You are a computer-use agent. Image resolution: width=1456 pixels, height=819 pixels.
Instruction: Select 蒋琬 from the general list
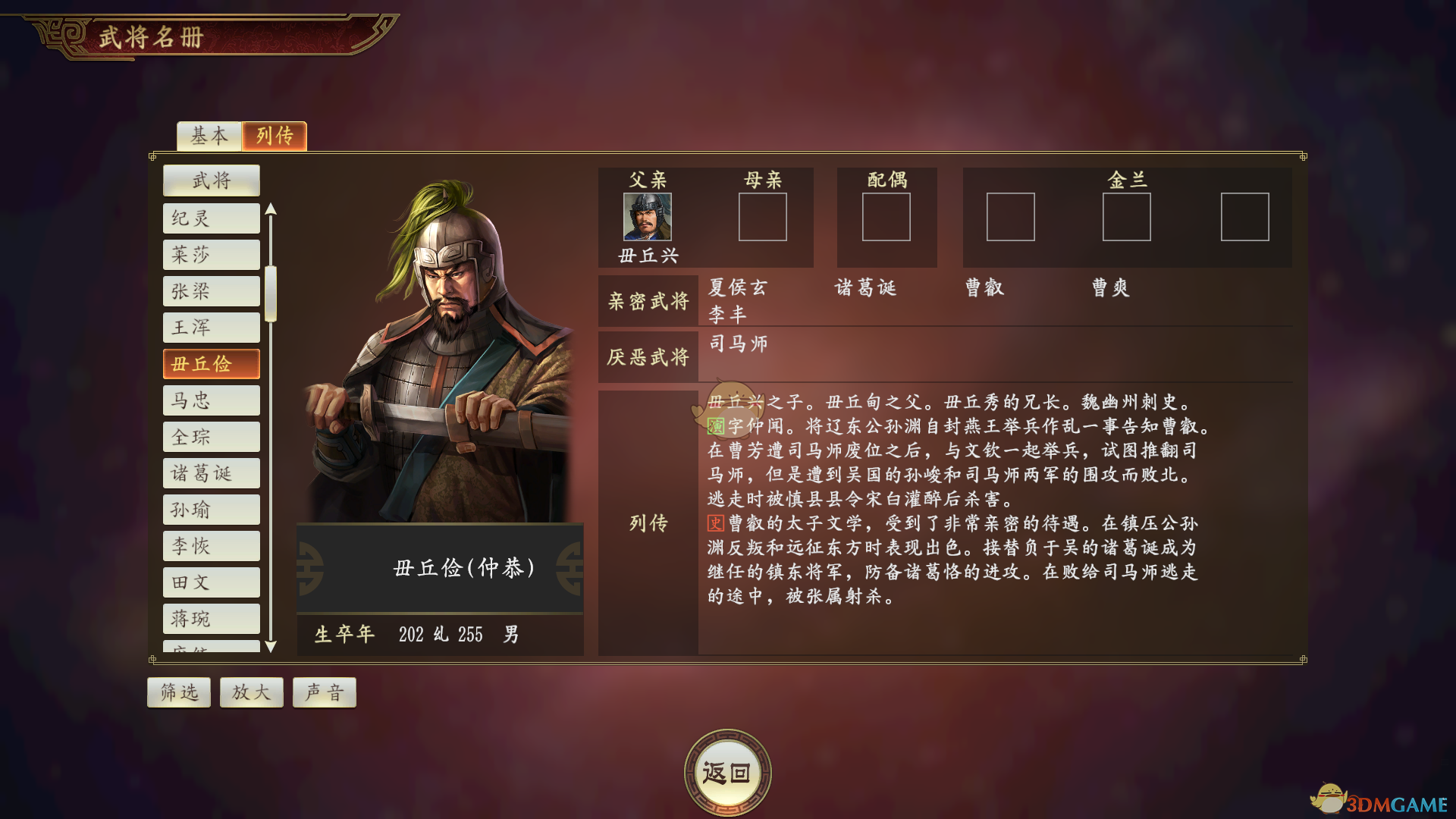point(211,618)
